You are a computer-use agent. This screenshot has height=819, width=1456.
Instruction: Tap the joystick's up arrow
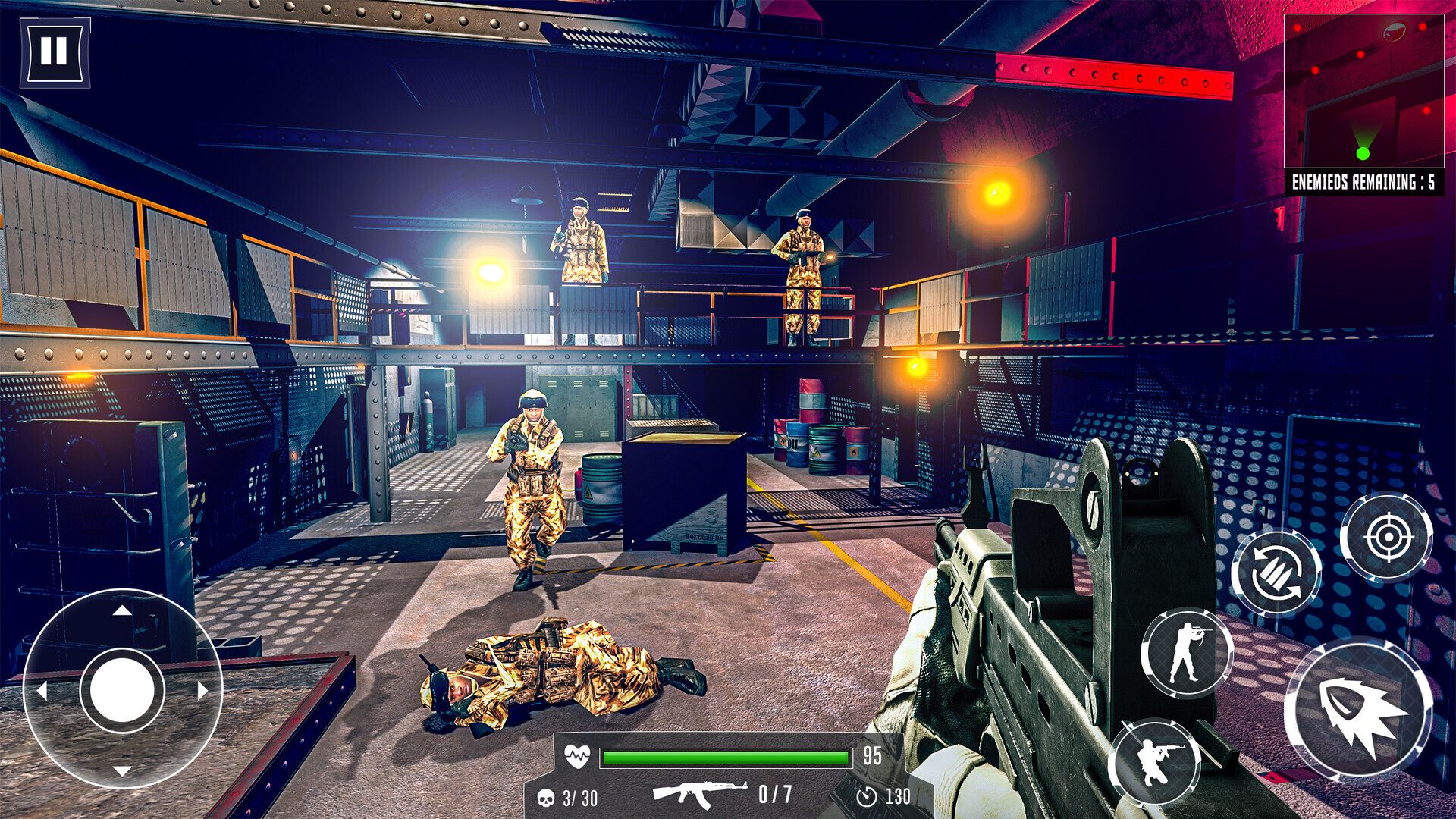122,610
